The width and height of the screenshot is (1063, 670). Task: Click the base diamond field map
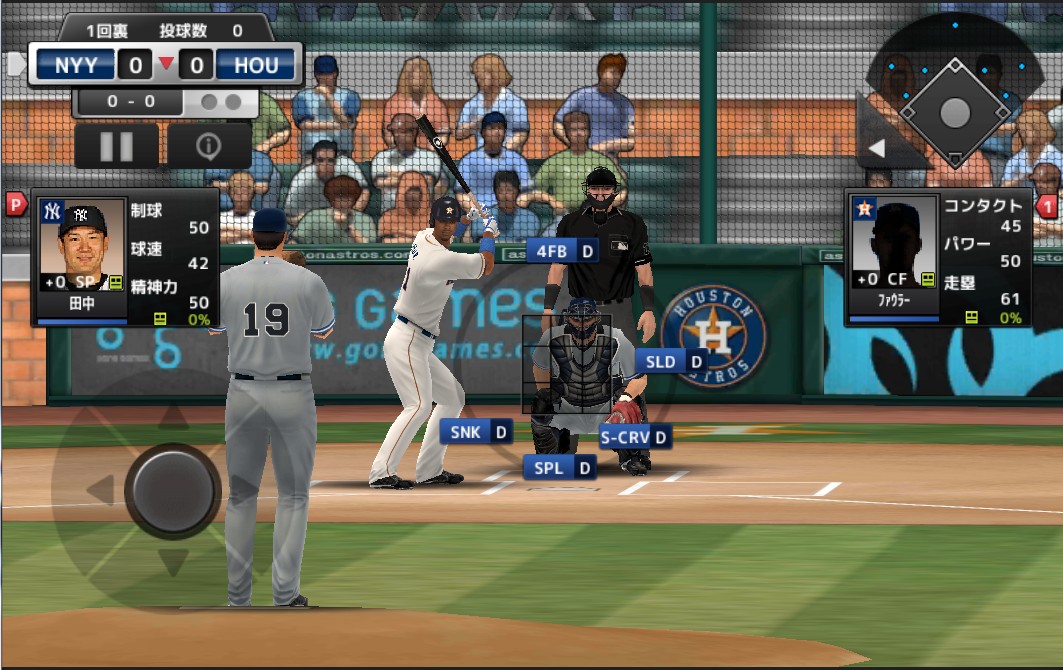coord(954,111)
